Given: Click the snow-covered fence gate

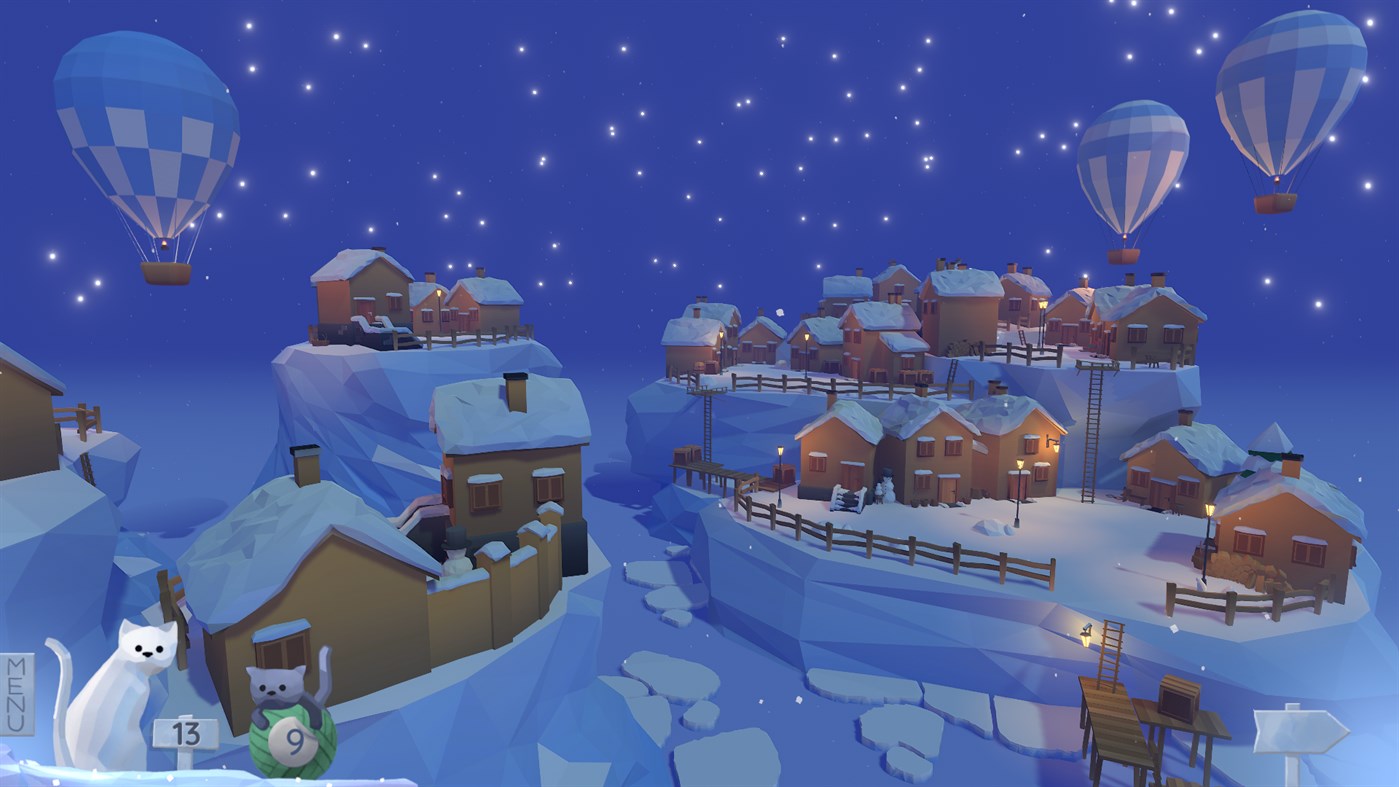Looking at the screenshot, I should coord(848,500).
